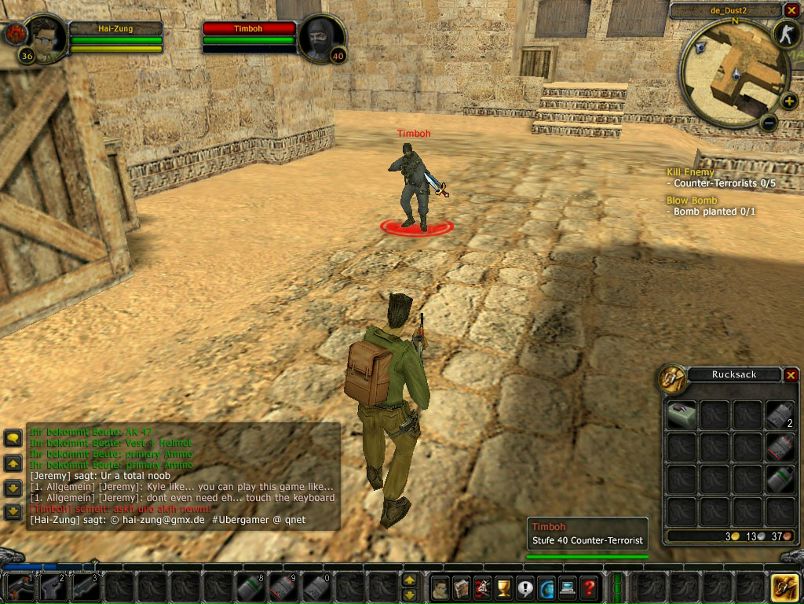The width and height of the screenshot is (804, 604).
Task: Click Timboh's target portrait
Action: click(x=322, y=38)
